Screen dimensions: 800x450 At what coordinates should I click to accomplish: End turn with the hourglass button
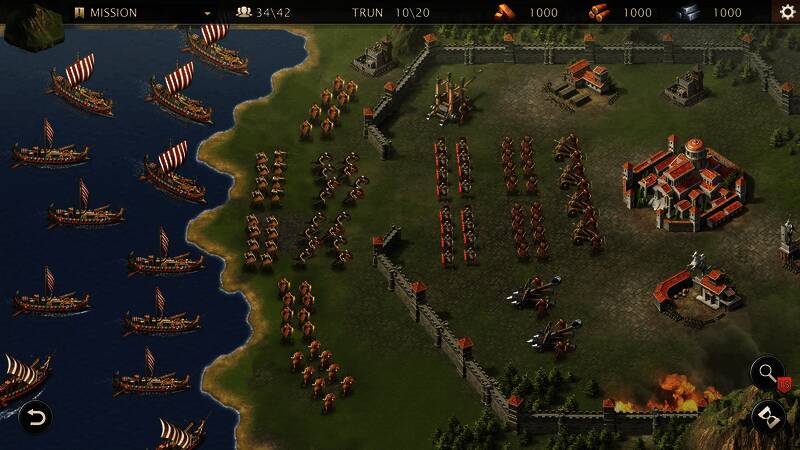pos(768,416)
